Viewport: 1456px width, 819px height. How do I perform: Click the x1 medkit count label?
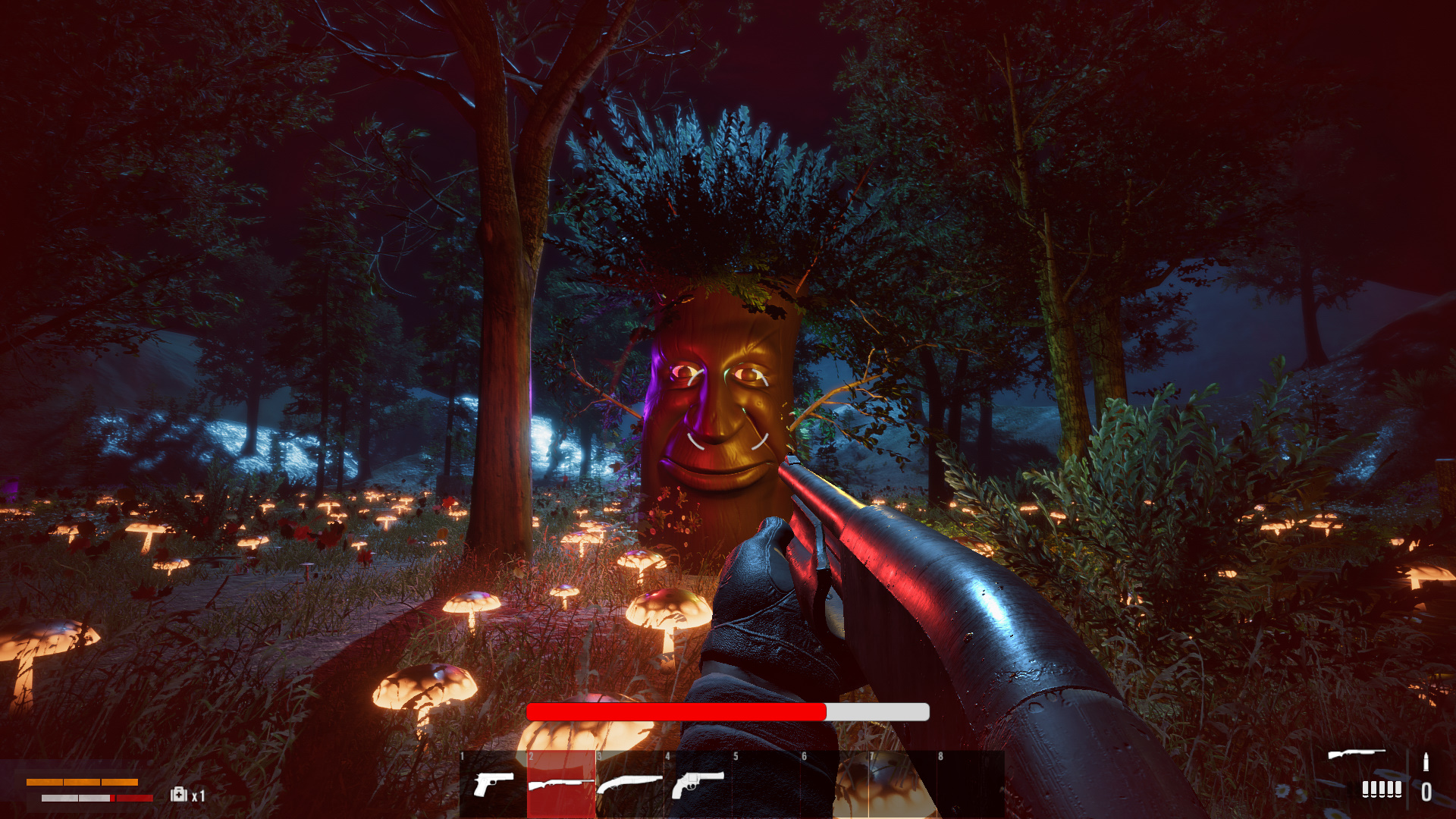tap(198, 796)
